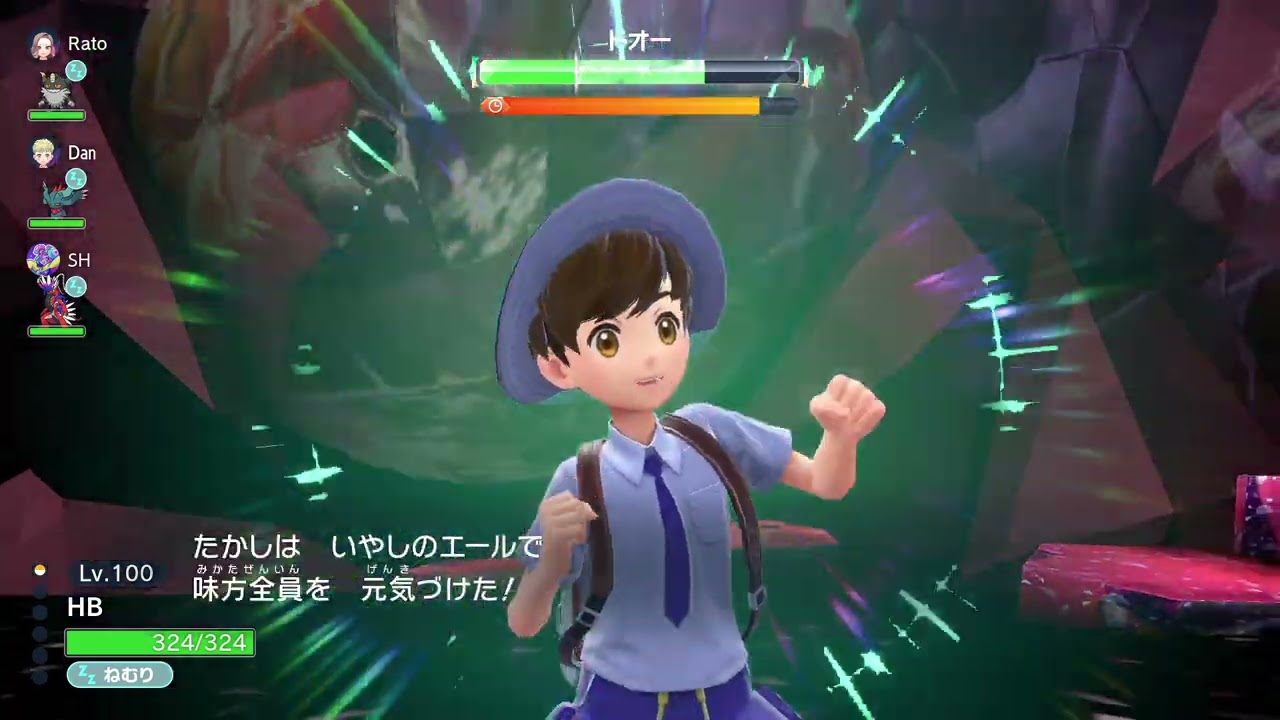This screenshot has height=720, width=1280.
Task: Toggle the ねむり sleep status badge
Action: [118, 675]
